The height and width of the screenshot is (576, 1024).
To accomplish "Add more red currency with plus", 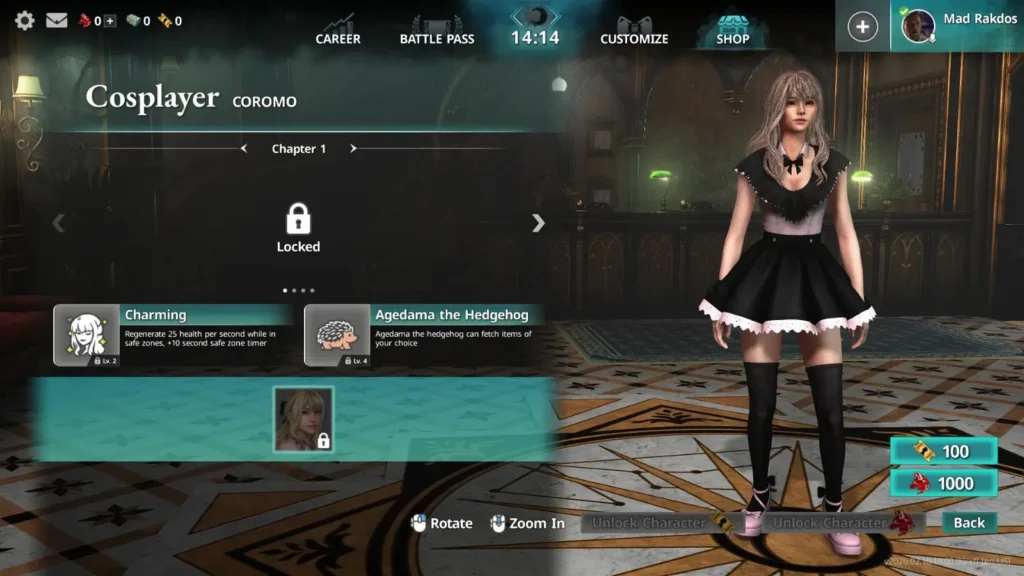I will [x=110, y=21].
